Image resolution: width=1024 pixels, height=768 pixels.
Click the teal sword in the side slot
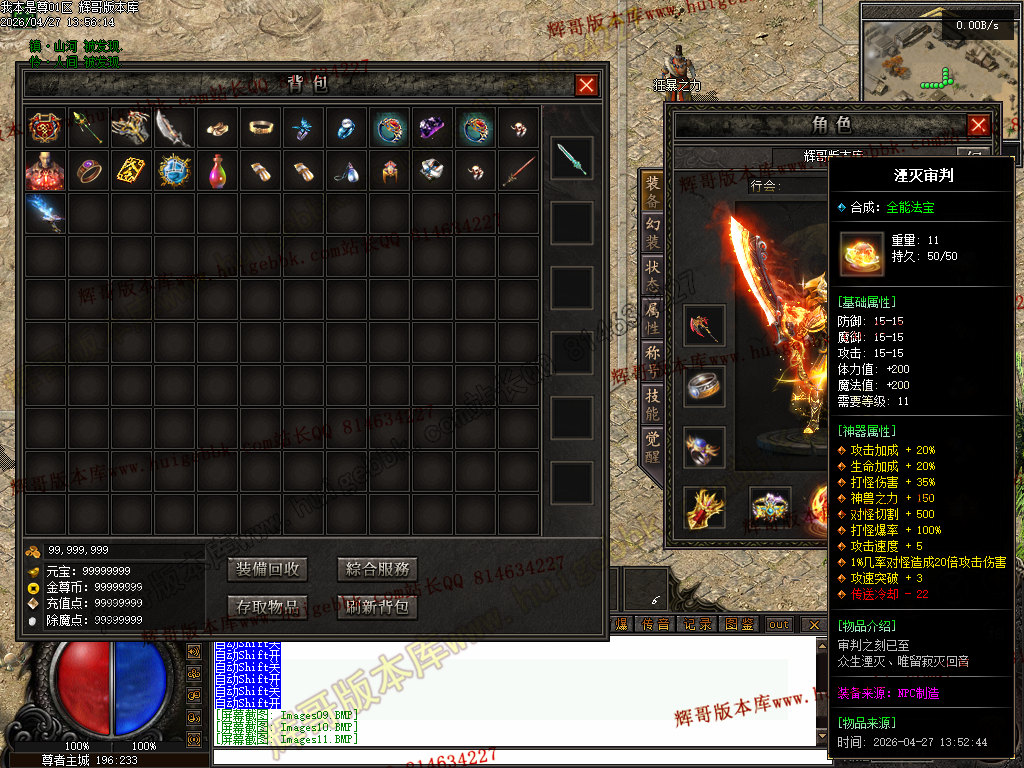click(571, 158)
